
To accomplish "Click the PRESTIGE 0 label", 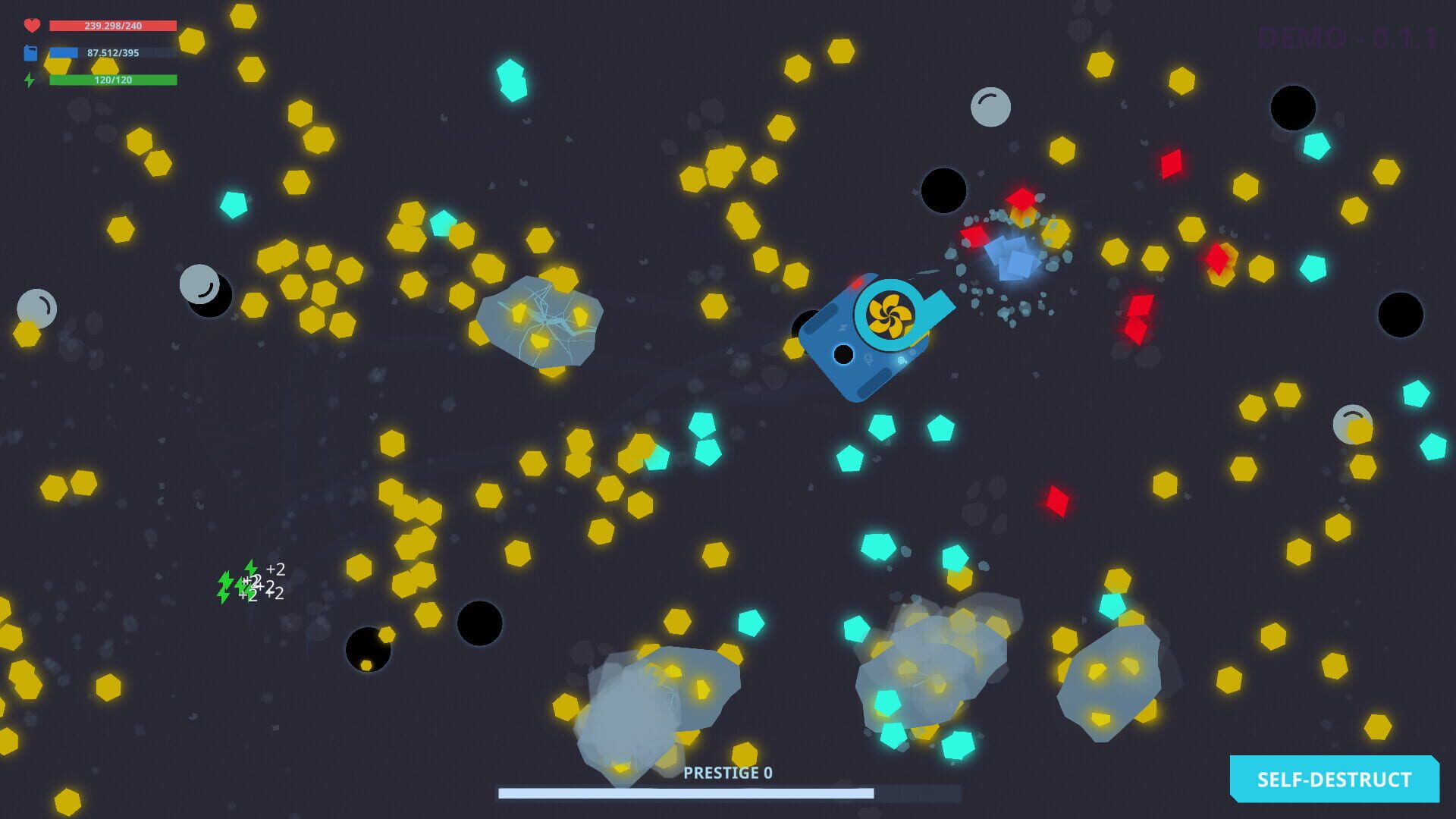I will [x=726, y=773].
